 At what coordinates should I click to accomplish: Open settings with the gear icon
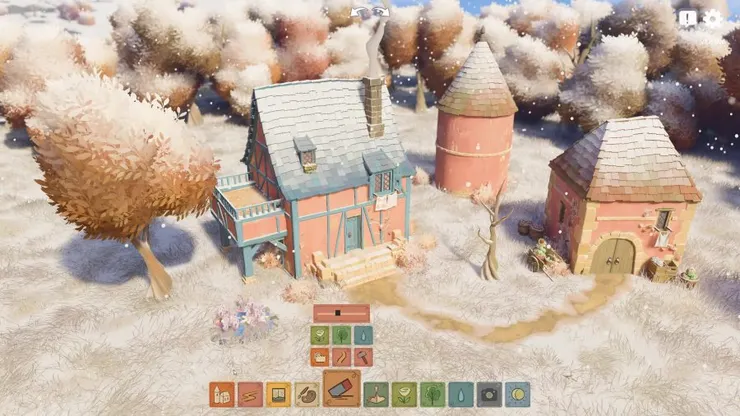pos(712,17)
